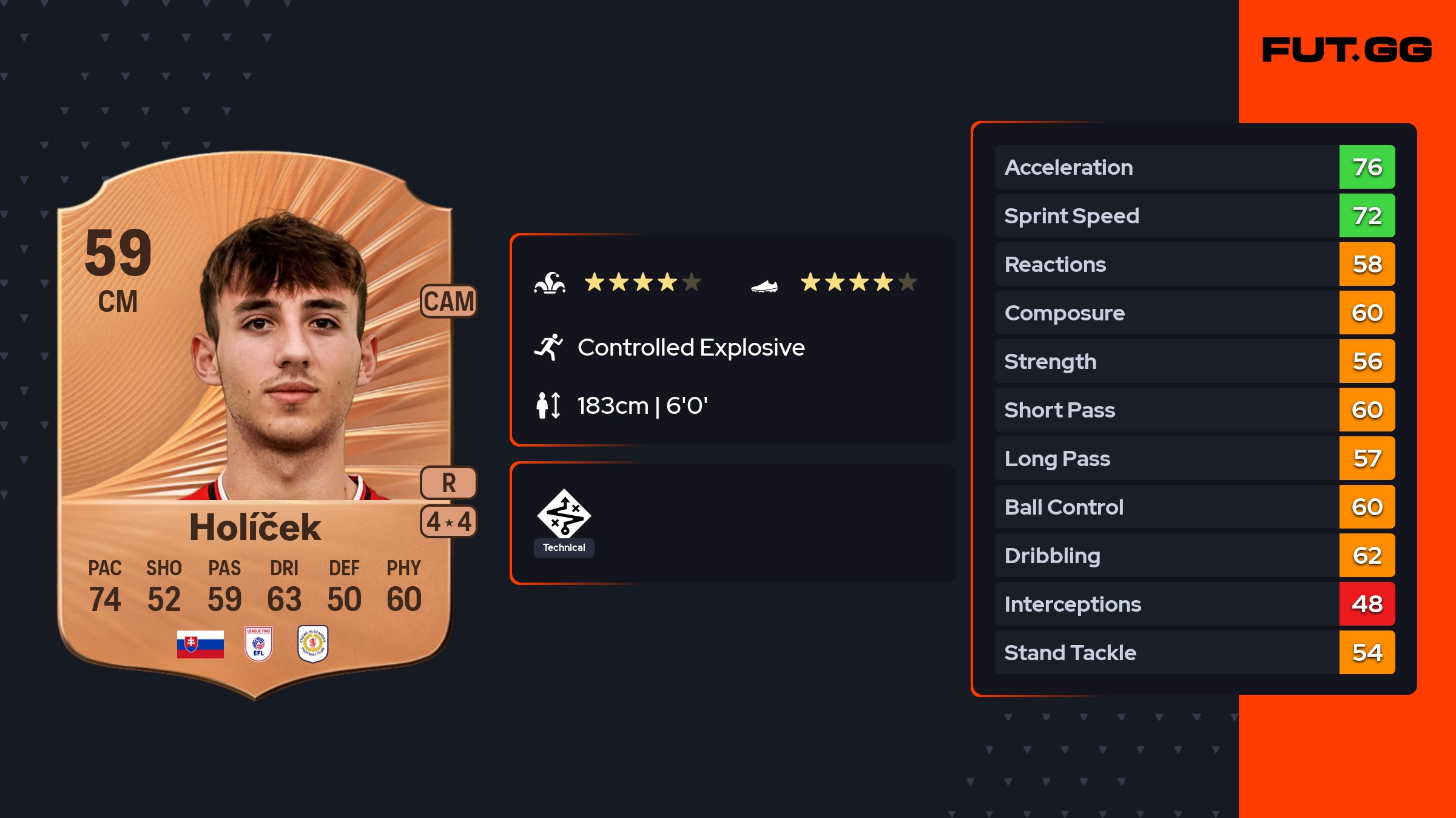Open the EFL League Two badge
Image resolution: width=1456 pixels, height=818 pixels.
258,644
